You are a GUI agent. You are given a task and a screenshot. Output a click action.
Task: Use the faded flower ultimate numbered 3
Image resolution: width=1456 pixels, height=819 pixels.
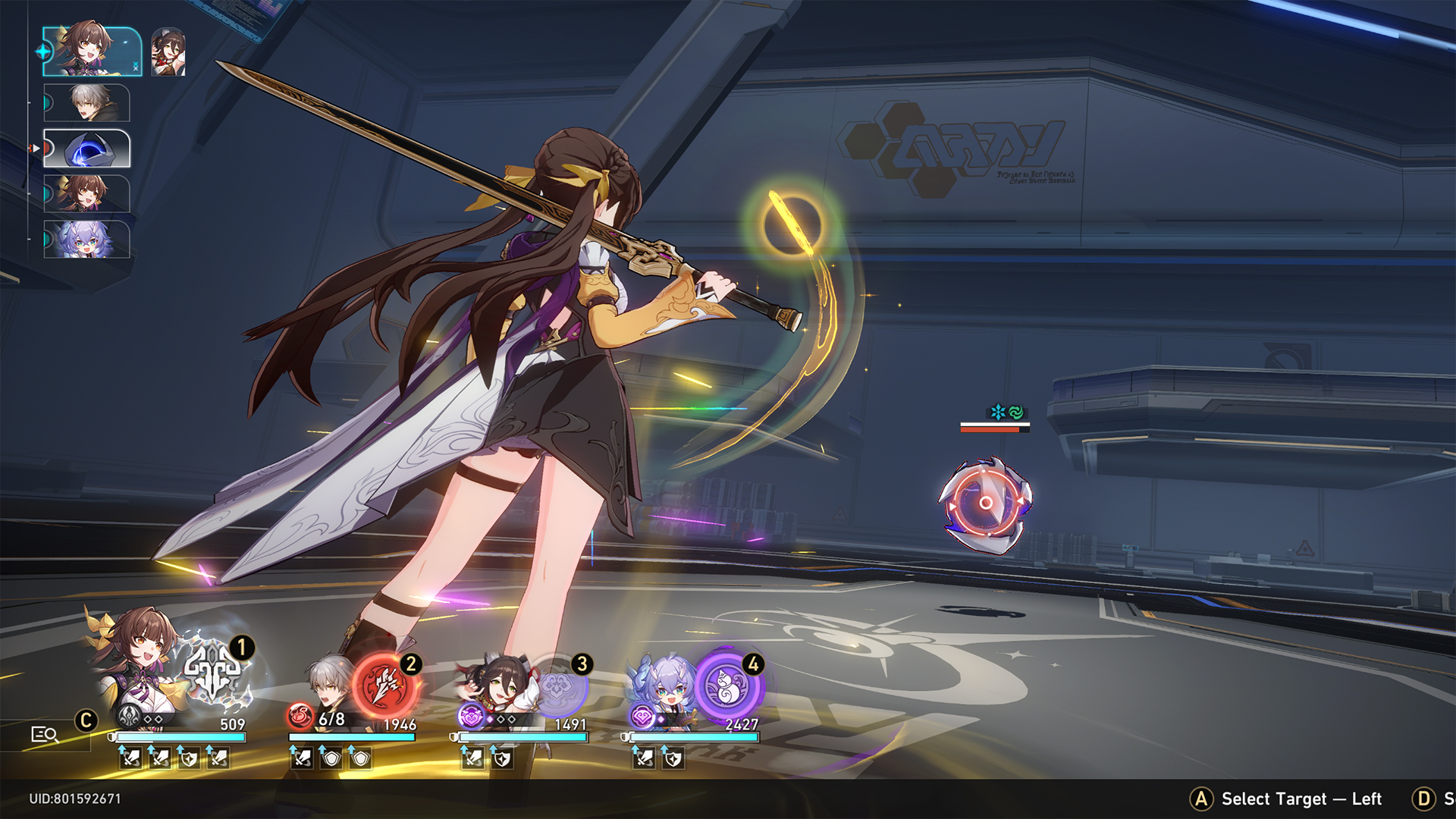tap(557, 686)
